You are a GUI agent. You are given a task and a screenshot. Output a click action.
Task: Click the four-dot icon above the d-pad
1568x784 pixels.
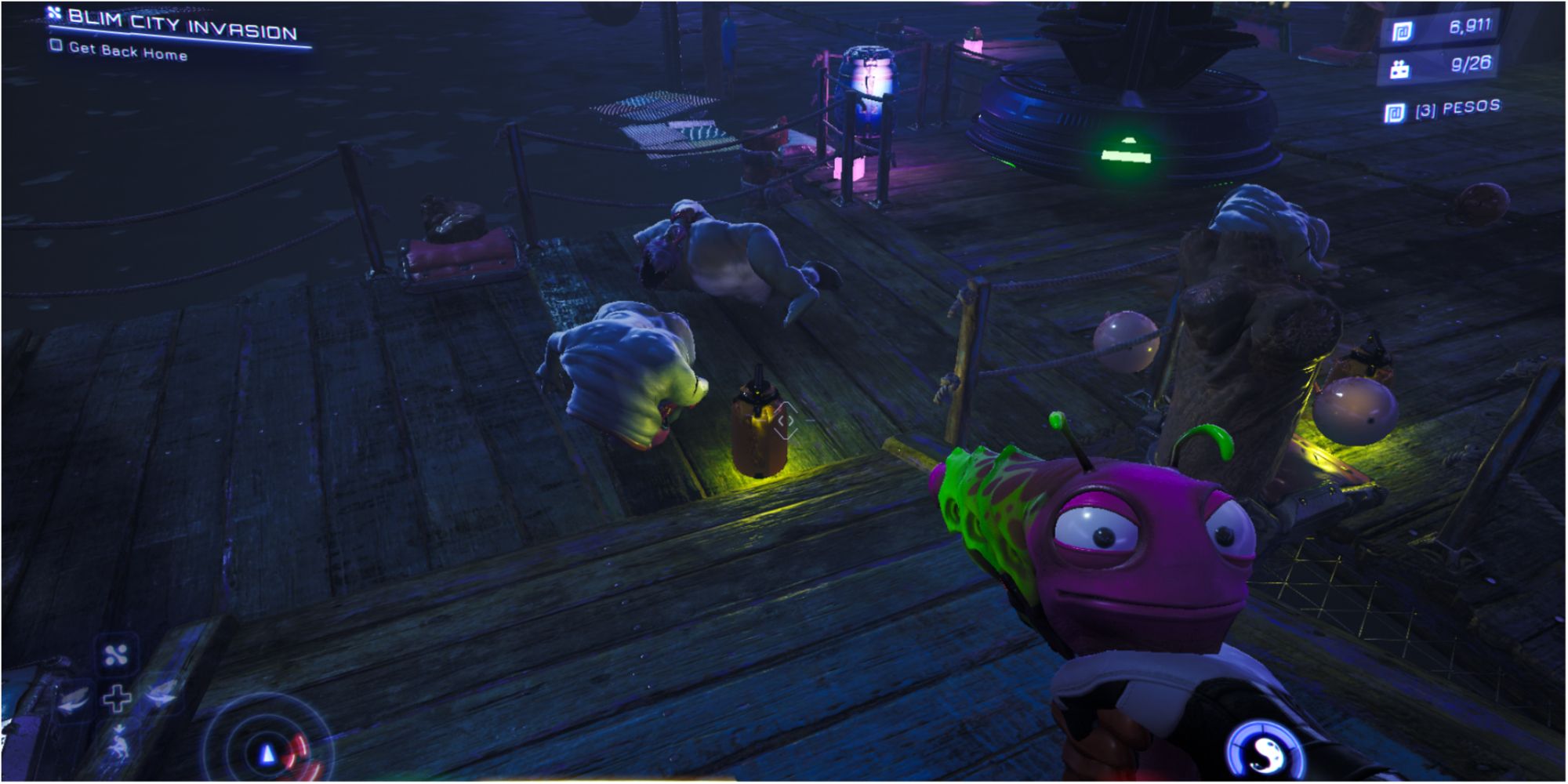[116, 655]
